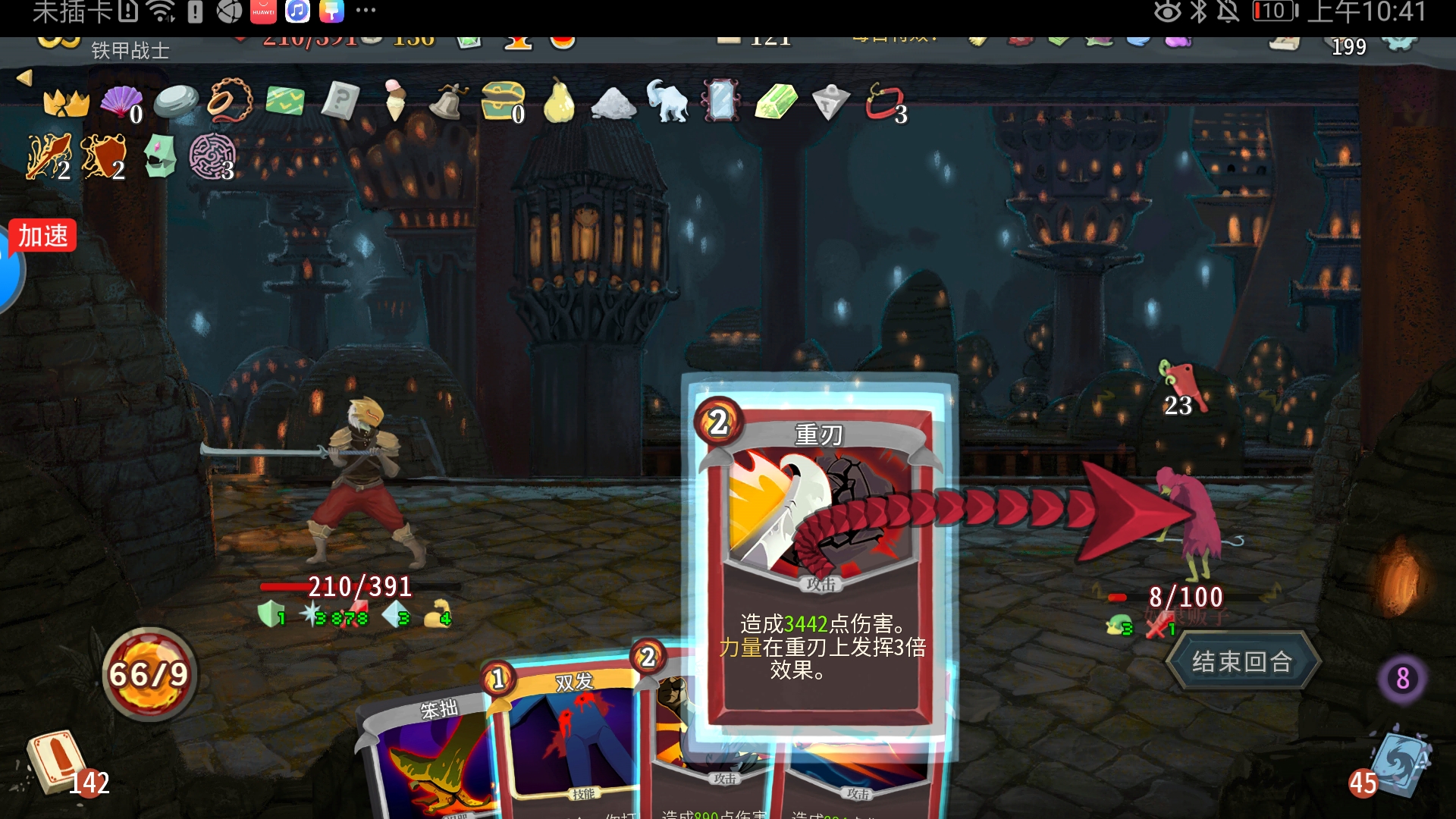Image resolution: width=1456 pixels, height=819 pixels.
Task: Inspect the white elephant relic
Action: pos(667,100)
